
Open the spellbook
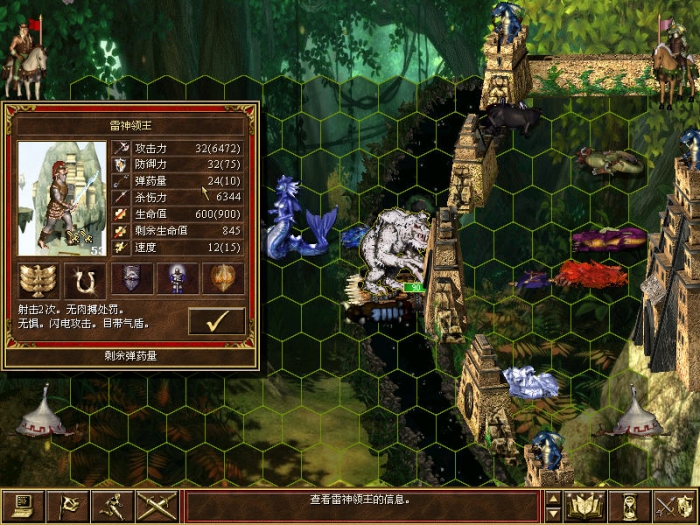584,506
